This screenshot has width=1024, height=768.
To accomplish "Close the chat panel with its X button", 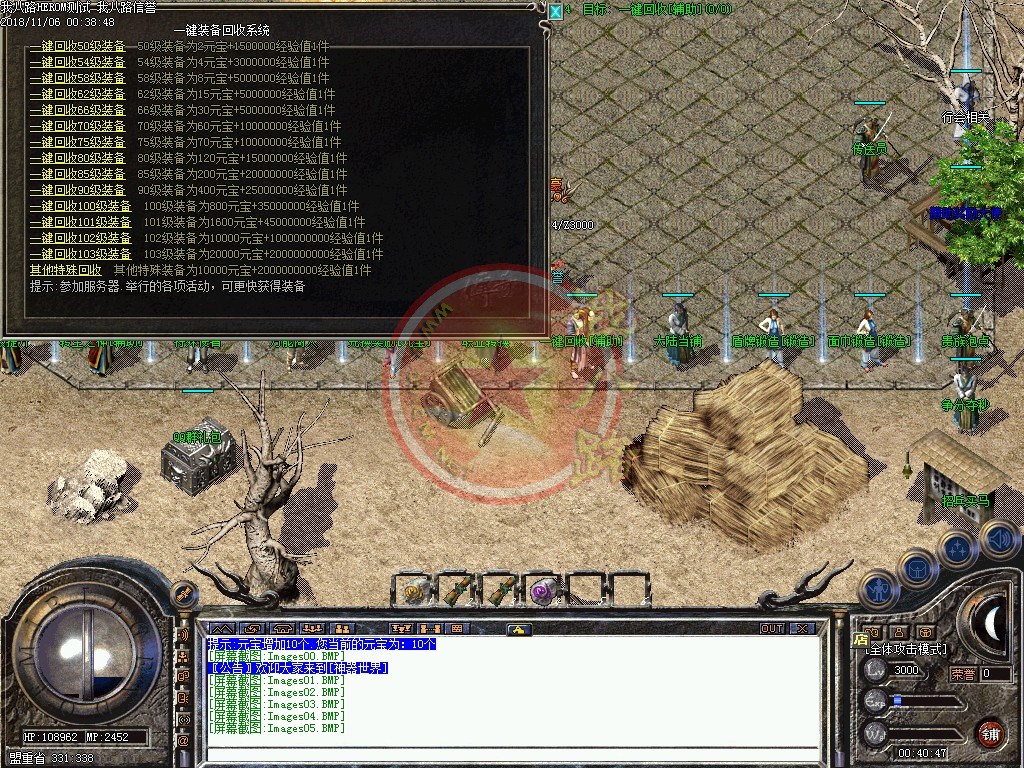I will [x=802, y=629].
